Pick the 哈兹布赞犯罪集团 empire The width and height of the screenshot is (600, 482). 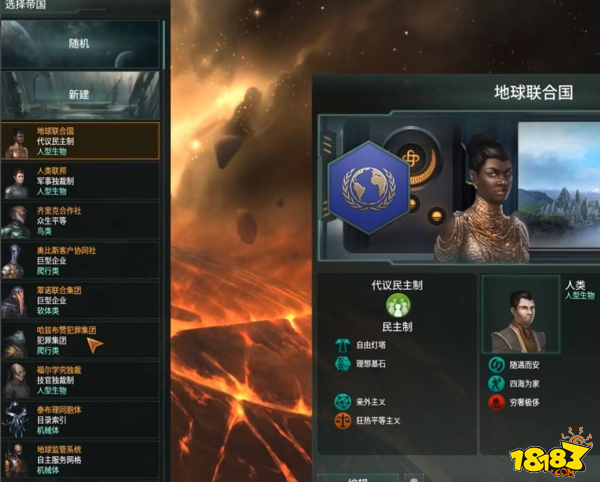[x=80, y=337]
